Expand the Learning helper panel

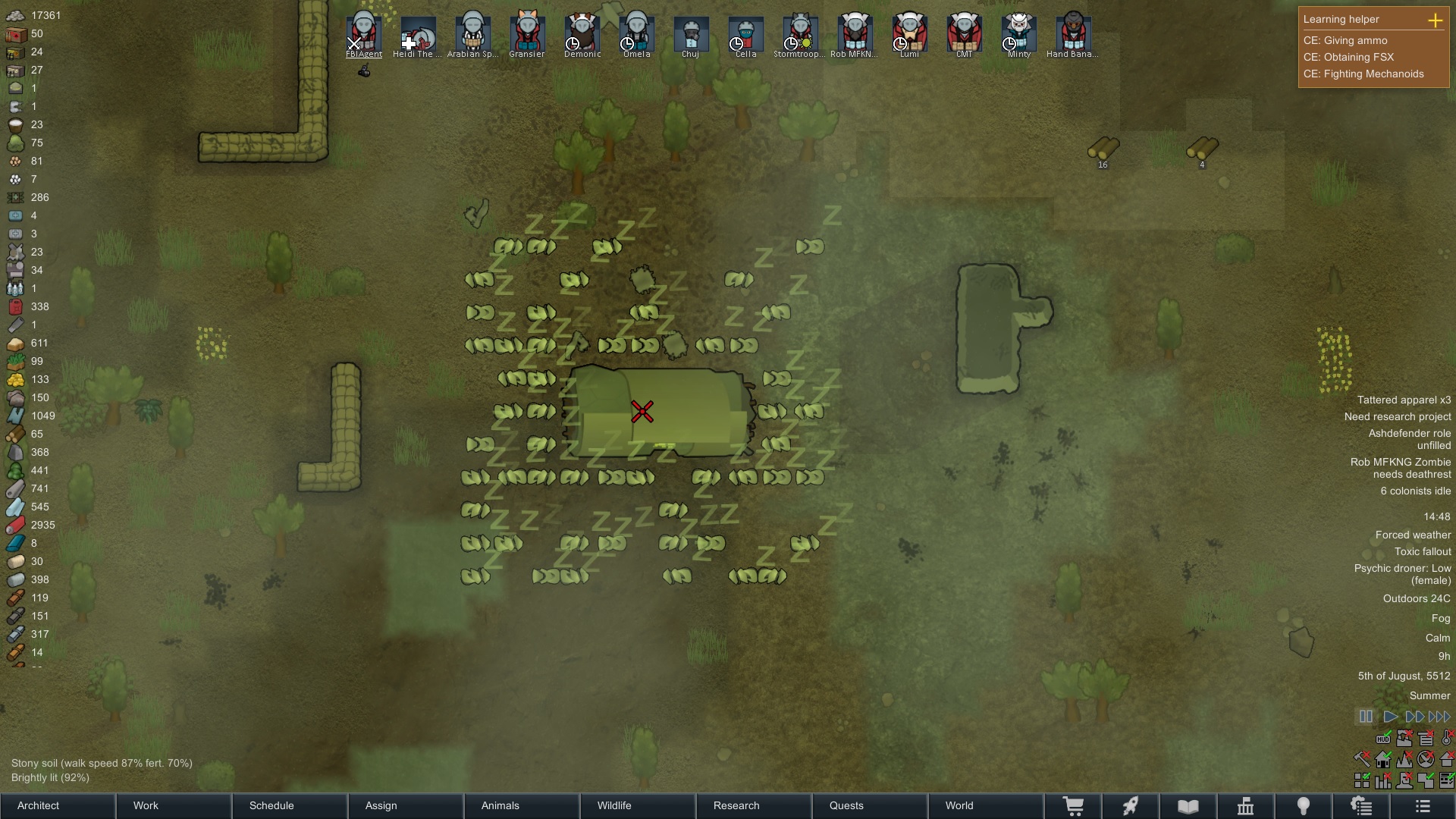[x=1435, y=20]
